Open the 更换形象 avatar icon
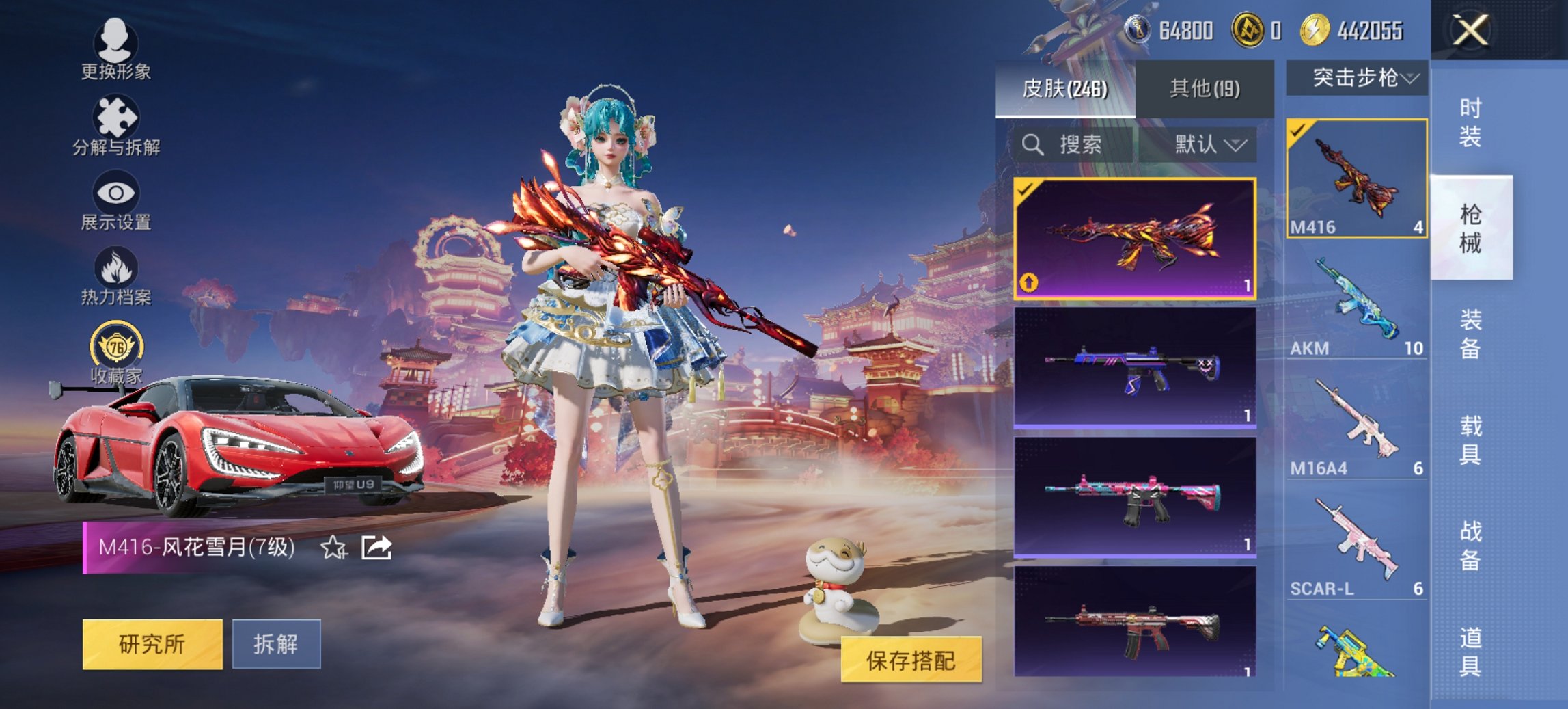Image resolution: width=1568 pixels, height=709 pixels. (116, 42)
